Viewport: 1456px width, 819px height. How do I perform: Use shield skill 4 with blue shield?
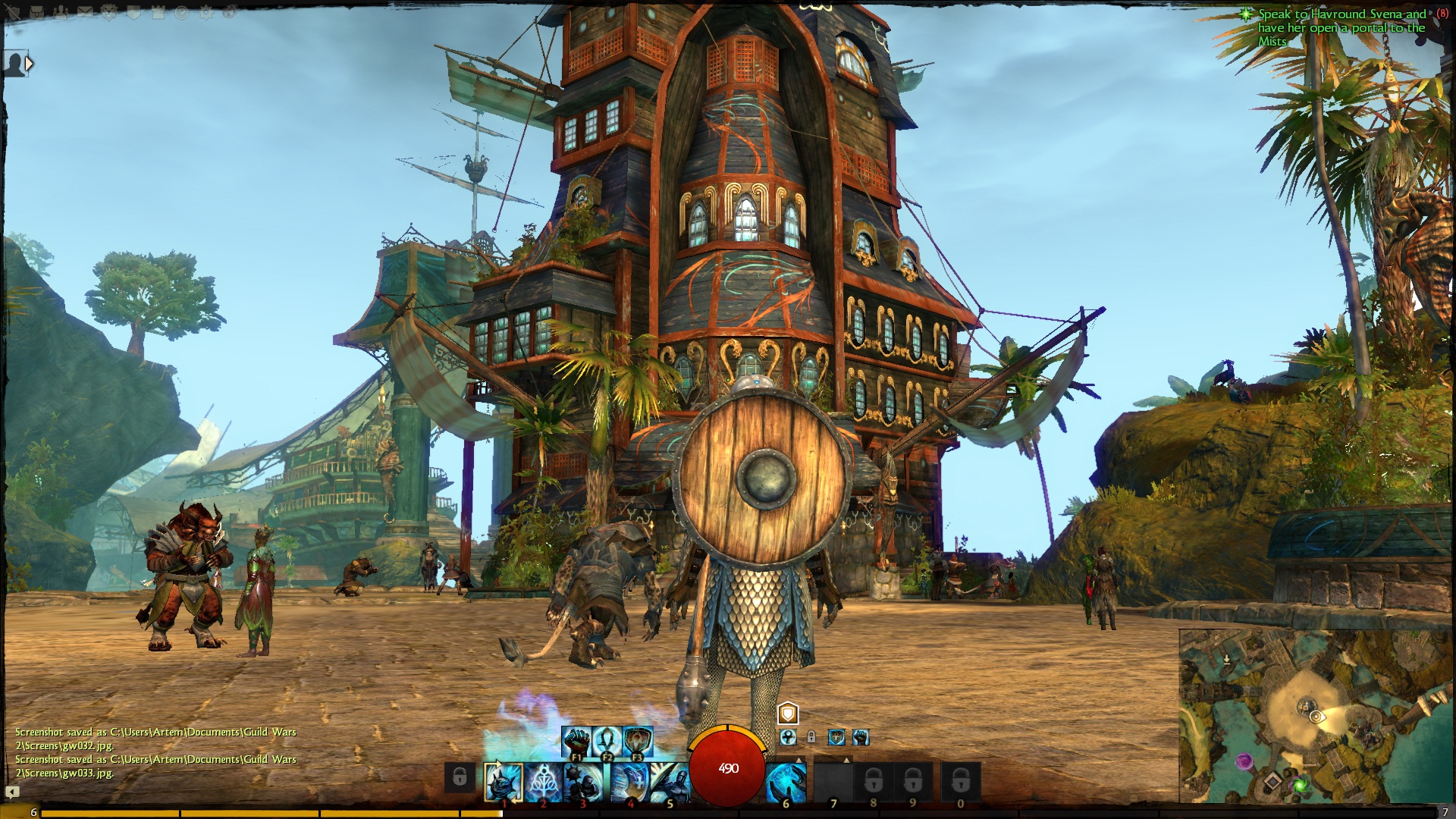pos(629,783)
